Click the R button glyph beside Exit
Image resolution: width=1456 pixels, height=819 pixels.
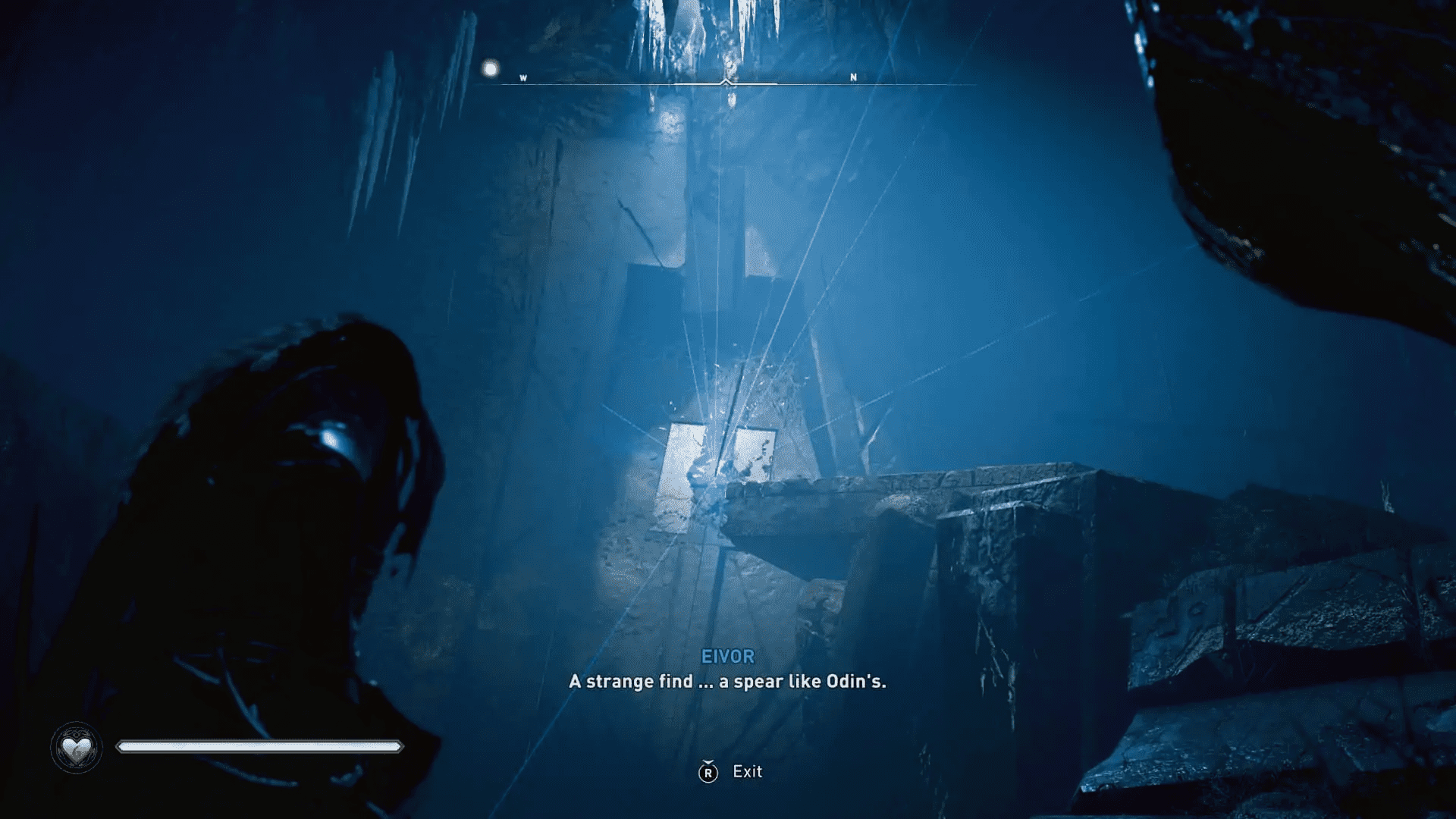[x=708, y=772]
